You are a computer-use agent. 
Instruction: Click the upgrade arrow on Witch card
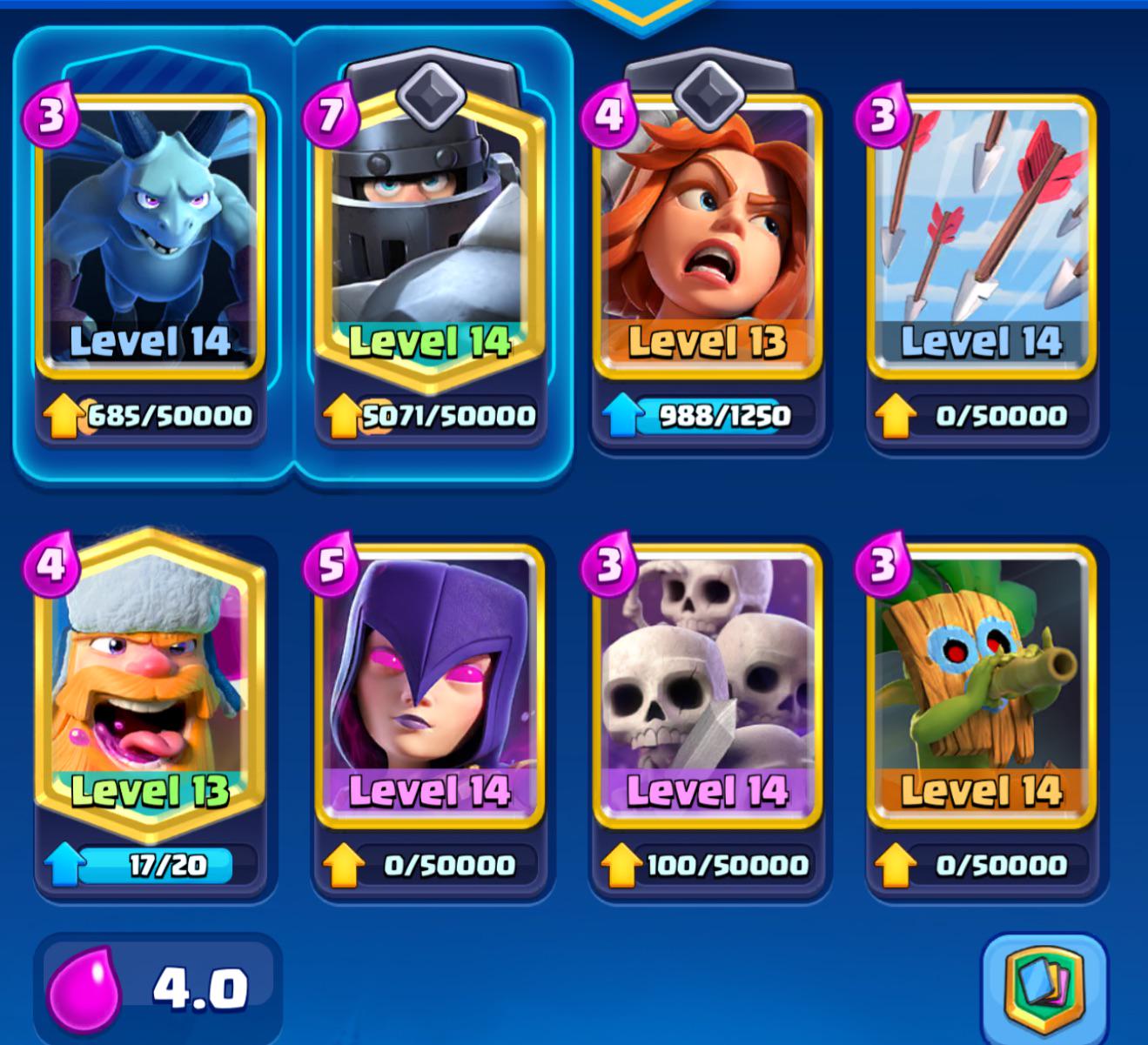point(345,864)
